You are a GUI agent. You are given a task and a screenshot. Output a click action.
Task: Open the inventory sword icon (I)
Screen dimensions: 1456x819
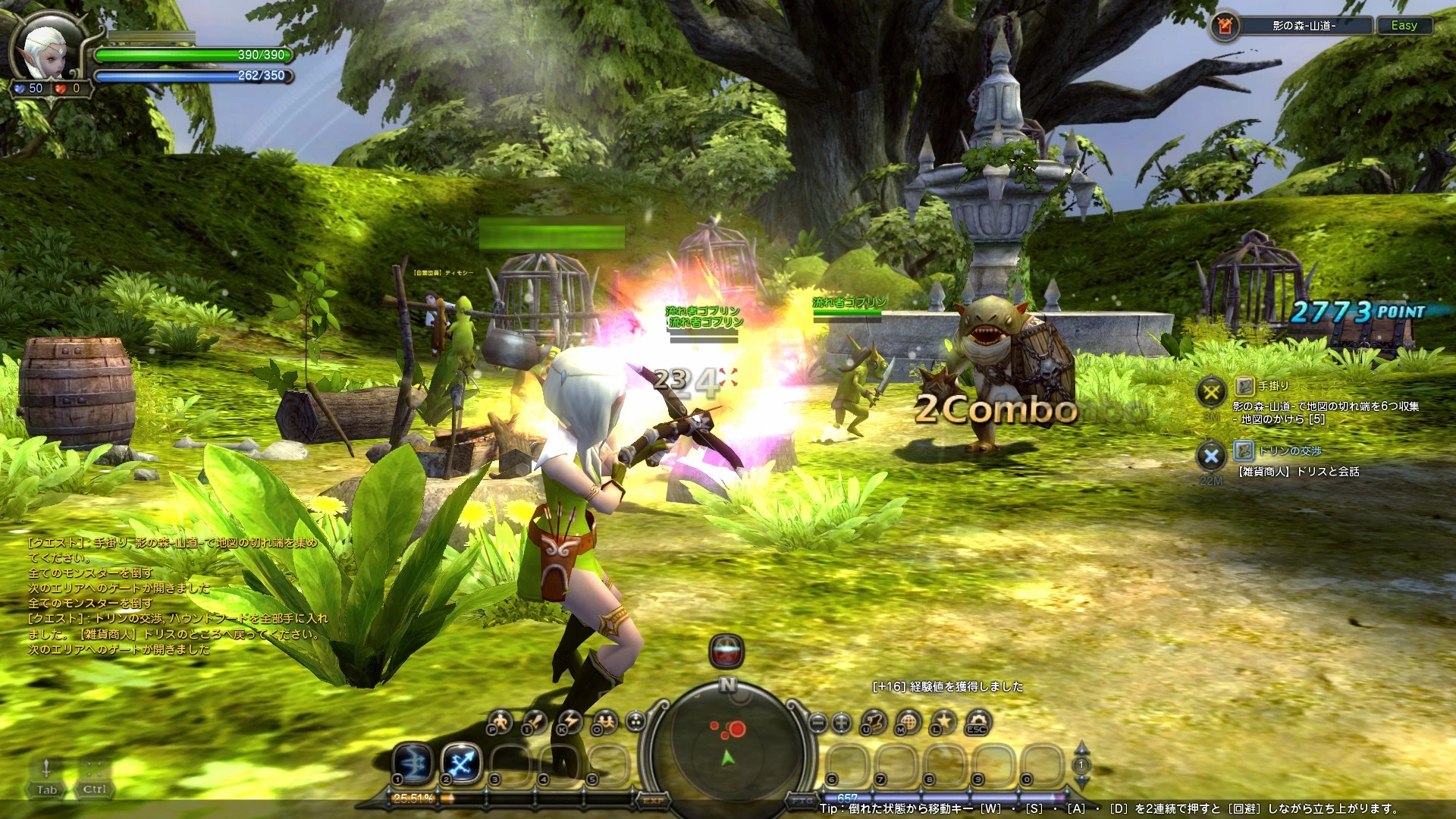[x=535, y=722]
